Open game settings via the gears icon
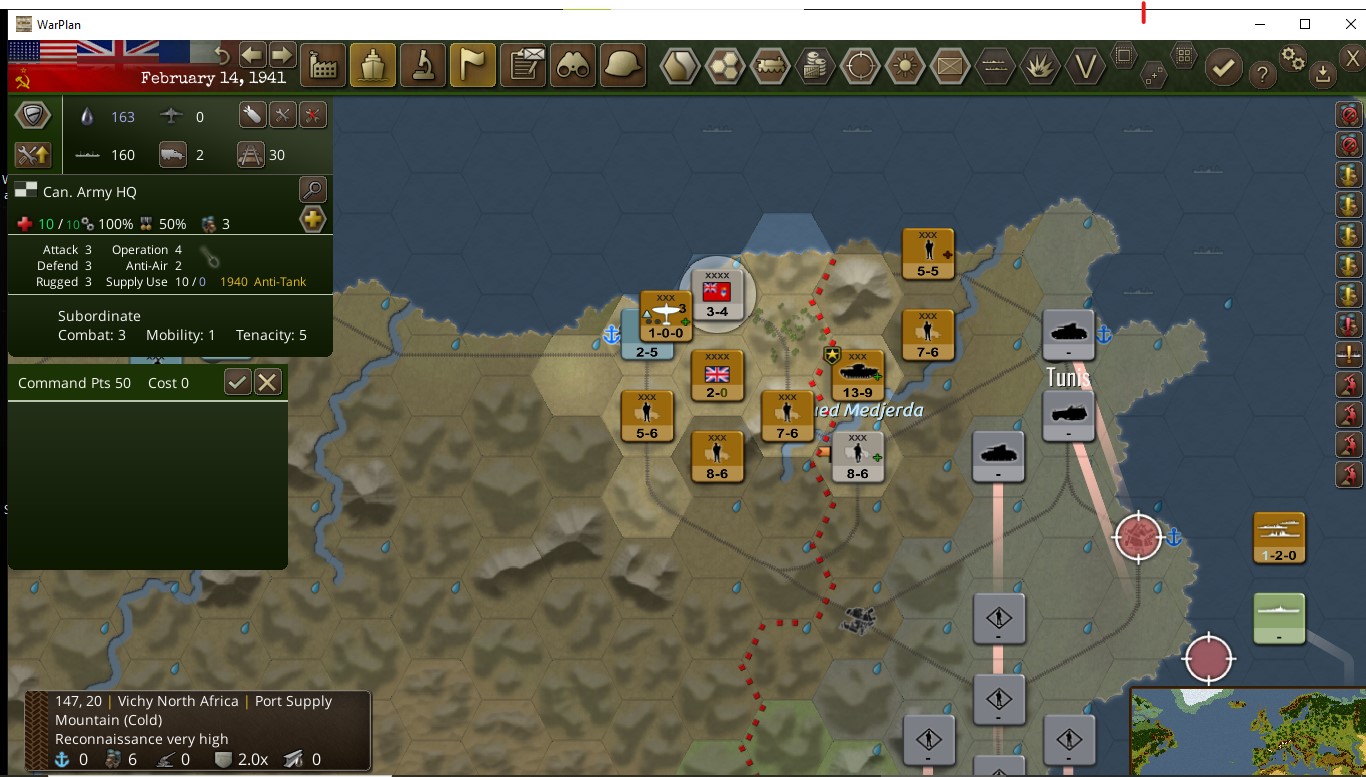The width and height of the screenshot is (1366, 777). pos(1292,60)
